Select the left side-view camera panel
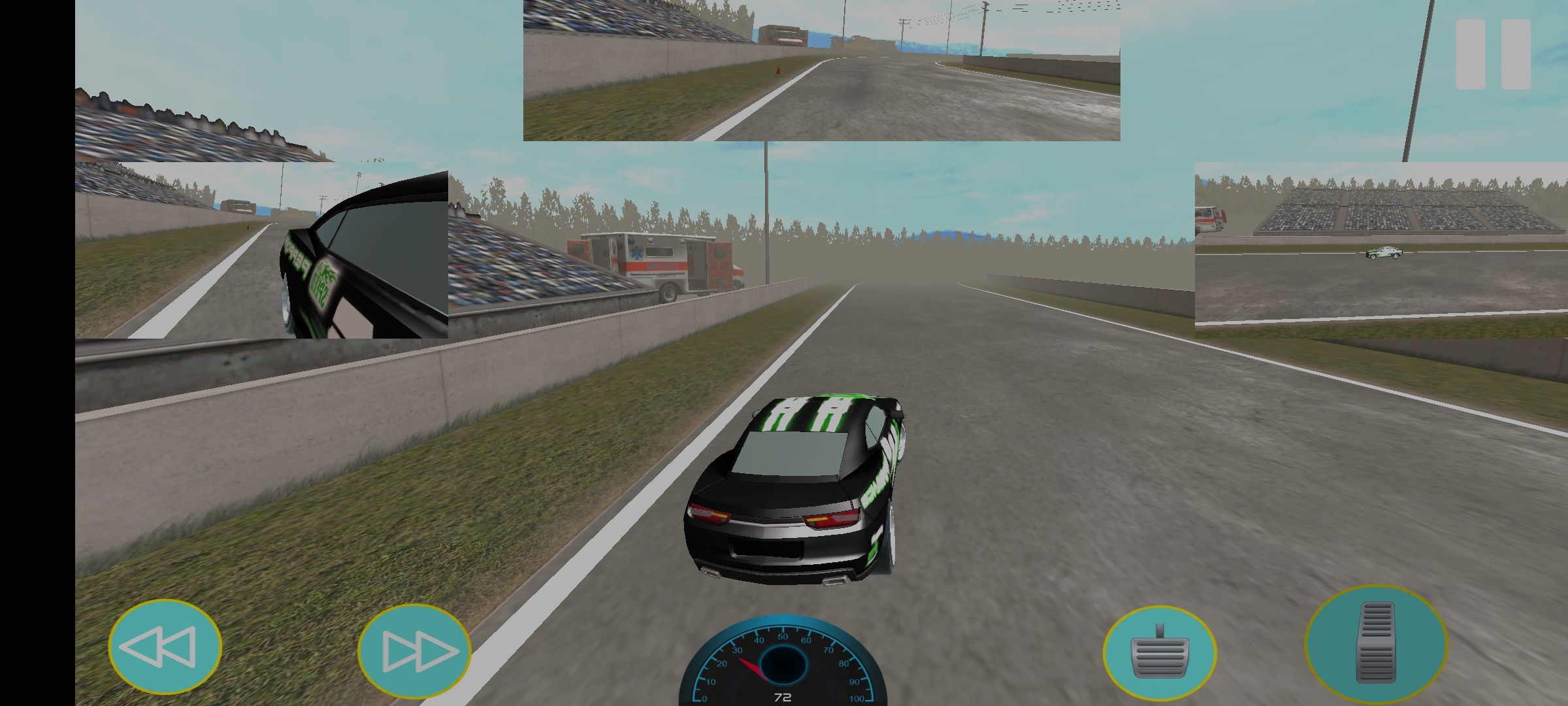 [x=261, y=250]
